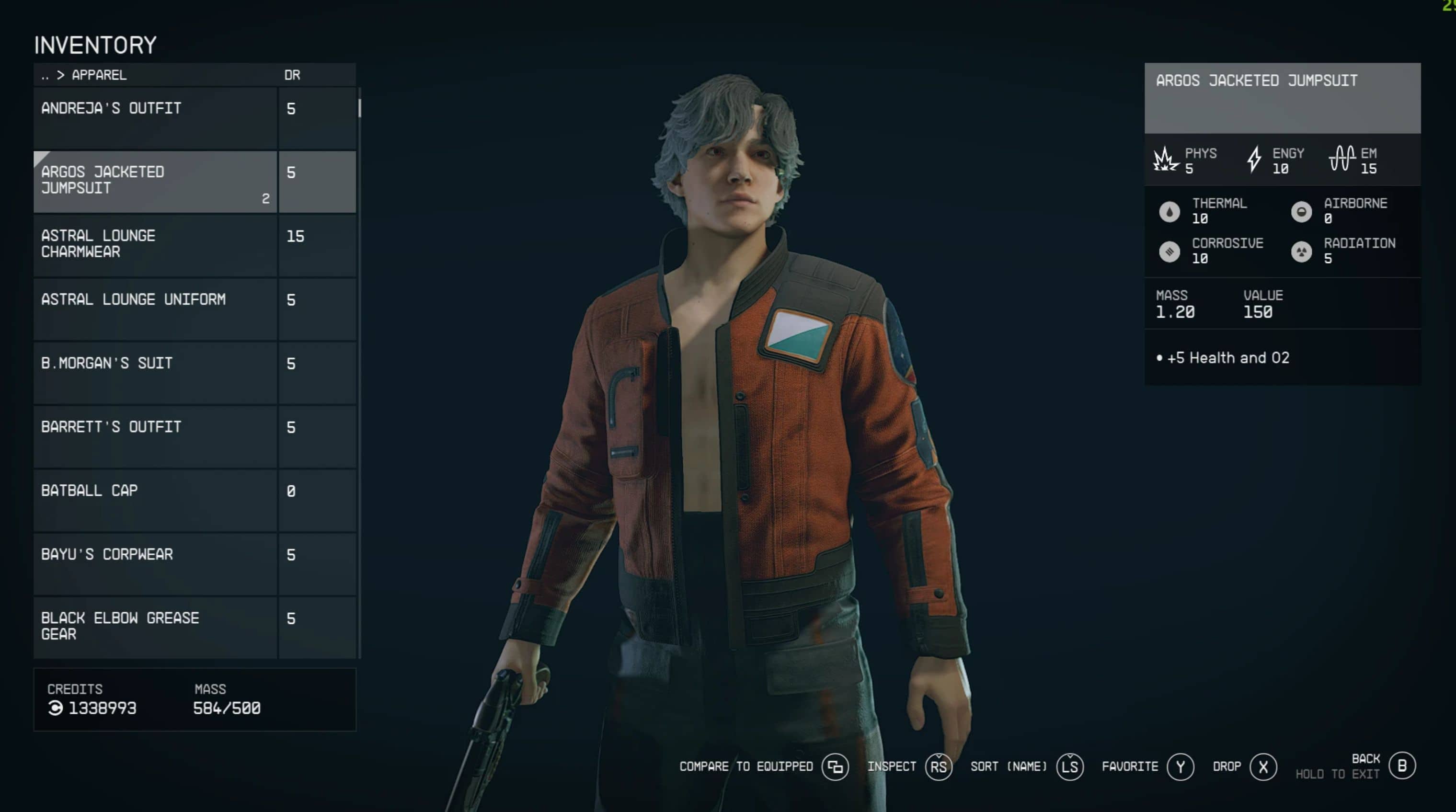Choose Barrett's Outfit in the list
This screenshot has height=812, width=1456.
click(155, 436)
